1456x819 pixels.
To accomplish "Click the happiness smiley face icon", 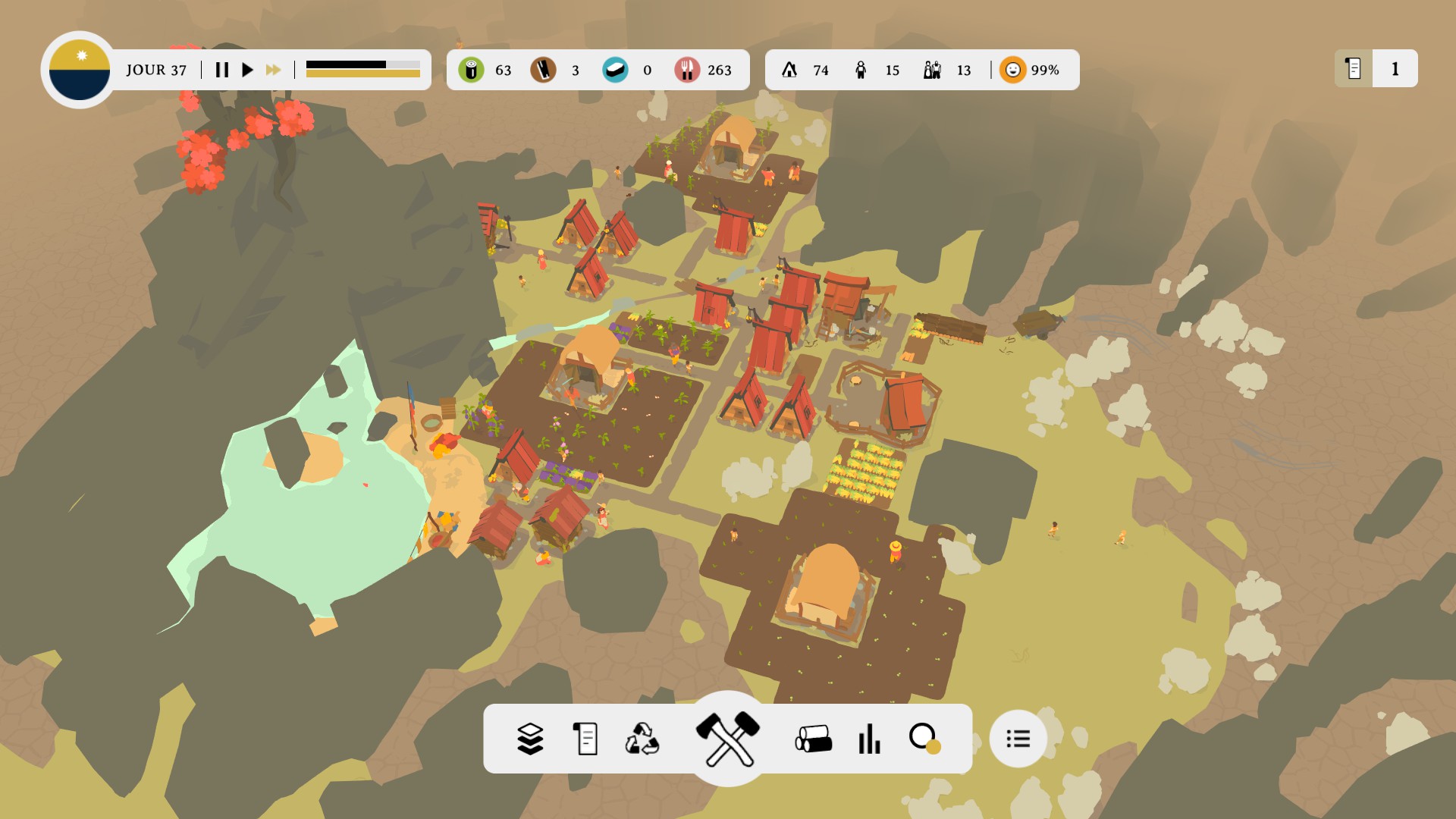I will pos(1012,70).
